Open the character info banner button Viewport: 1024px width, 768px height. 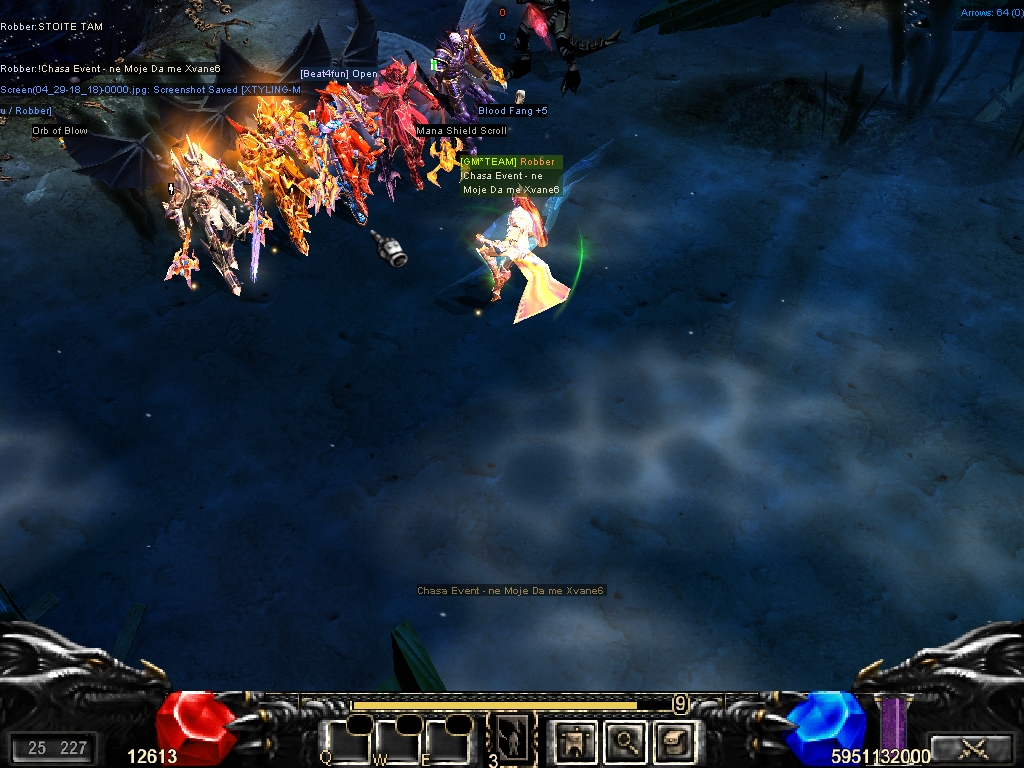[x=575, y=741]
